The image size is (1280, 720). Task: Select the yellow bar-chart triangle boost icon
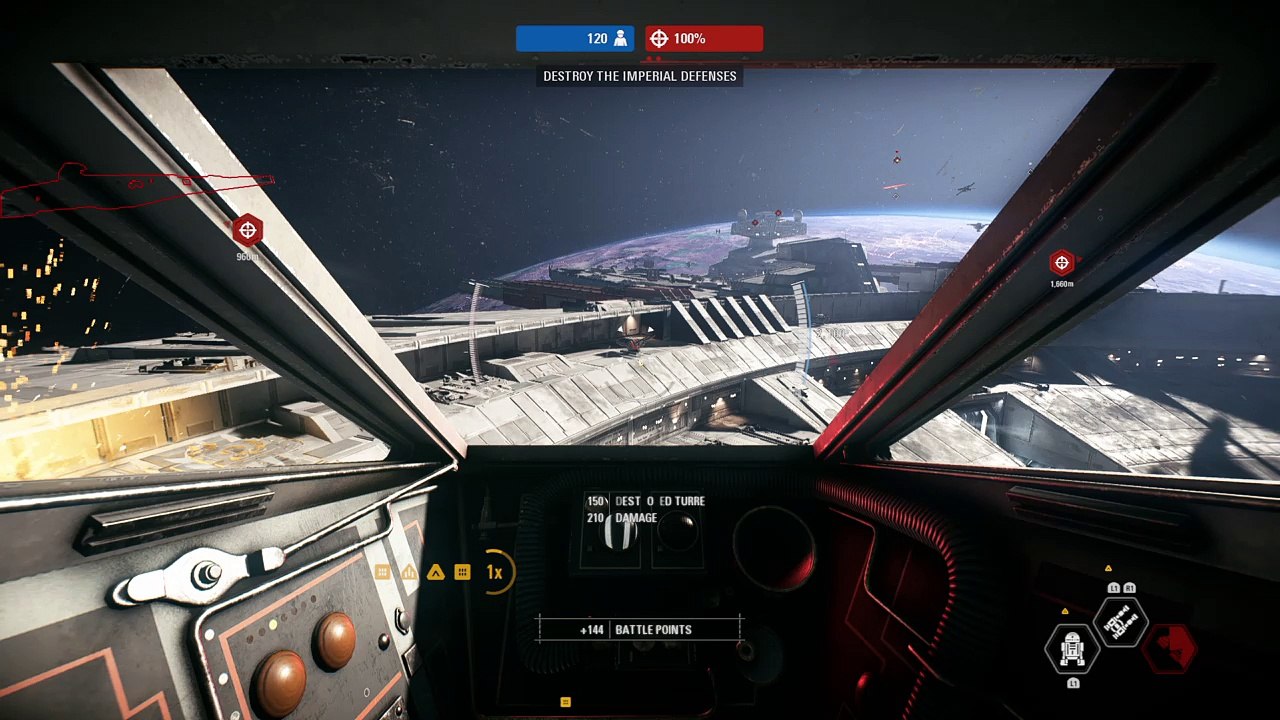(409, 572)
